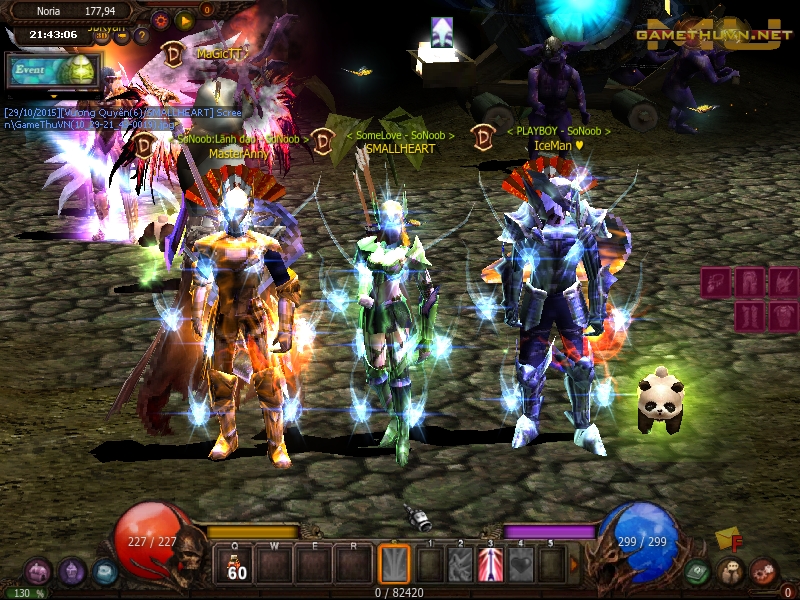Activate the yellow play arrow button
The image size is (800, 600).
pyautogui.click(x=184, y=19)
